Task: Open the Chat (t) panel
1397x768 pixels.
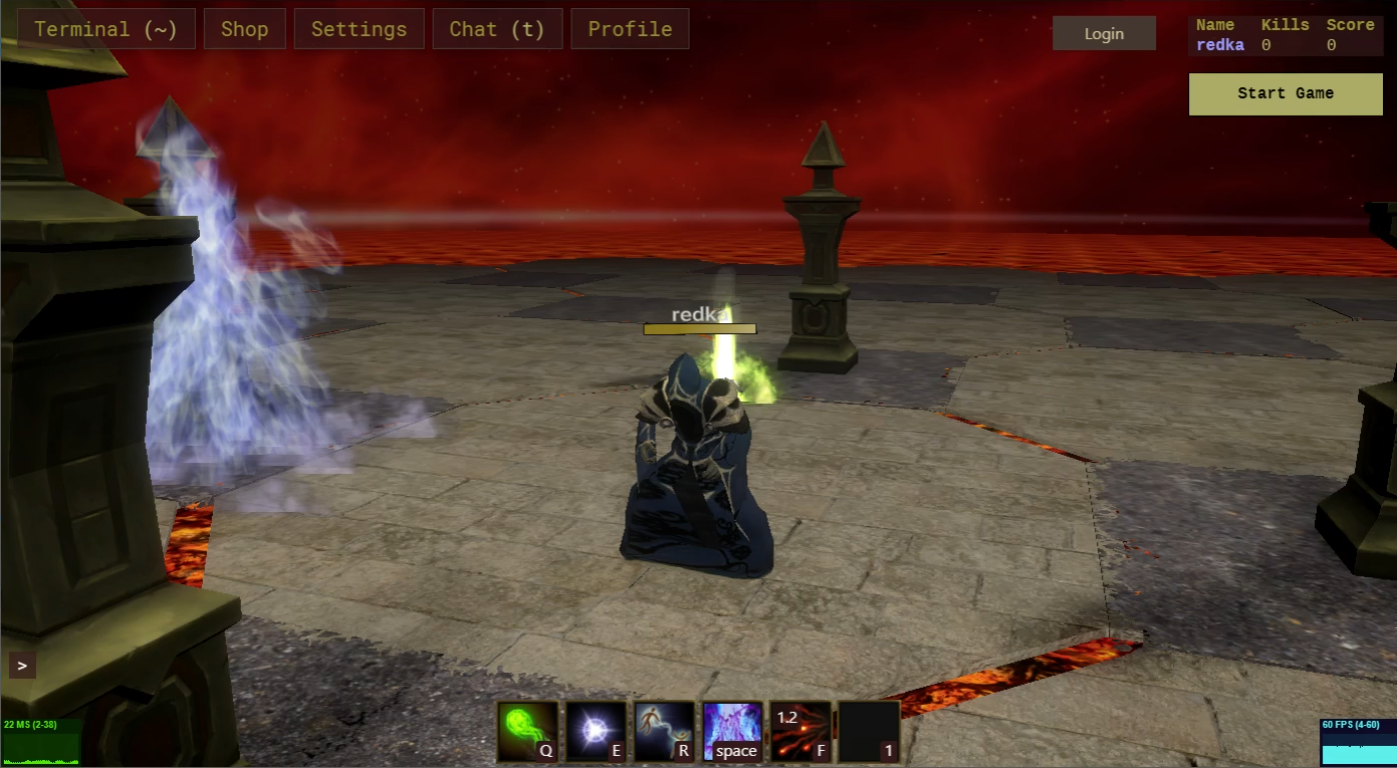Action: 498,28
